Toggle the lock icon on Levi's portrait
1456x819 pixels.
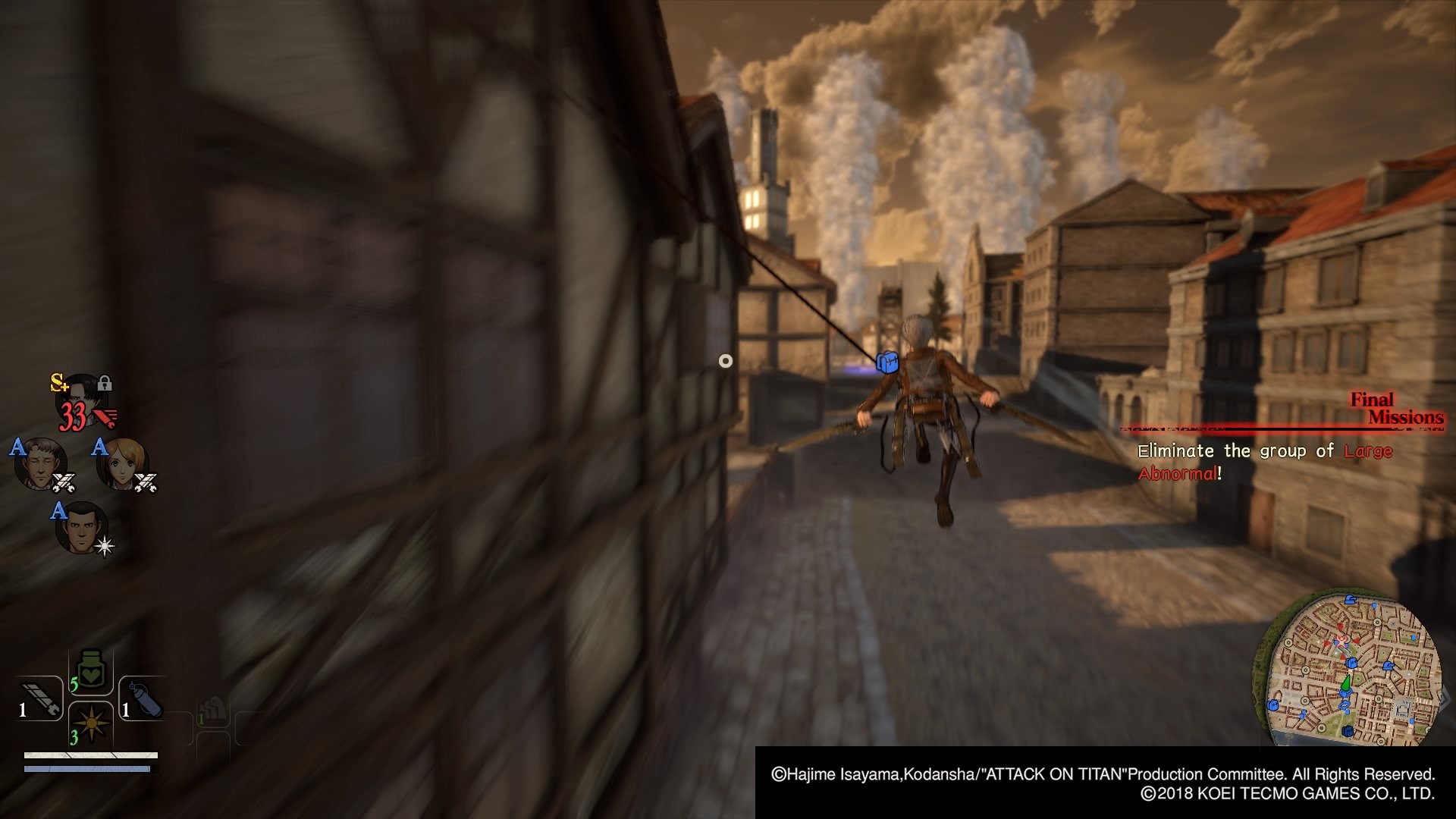coord(105,384)
